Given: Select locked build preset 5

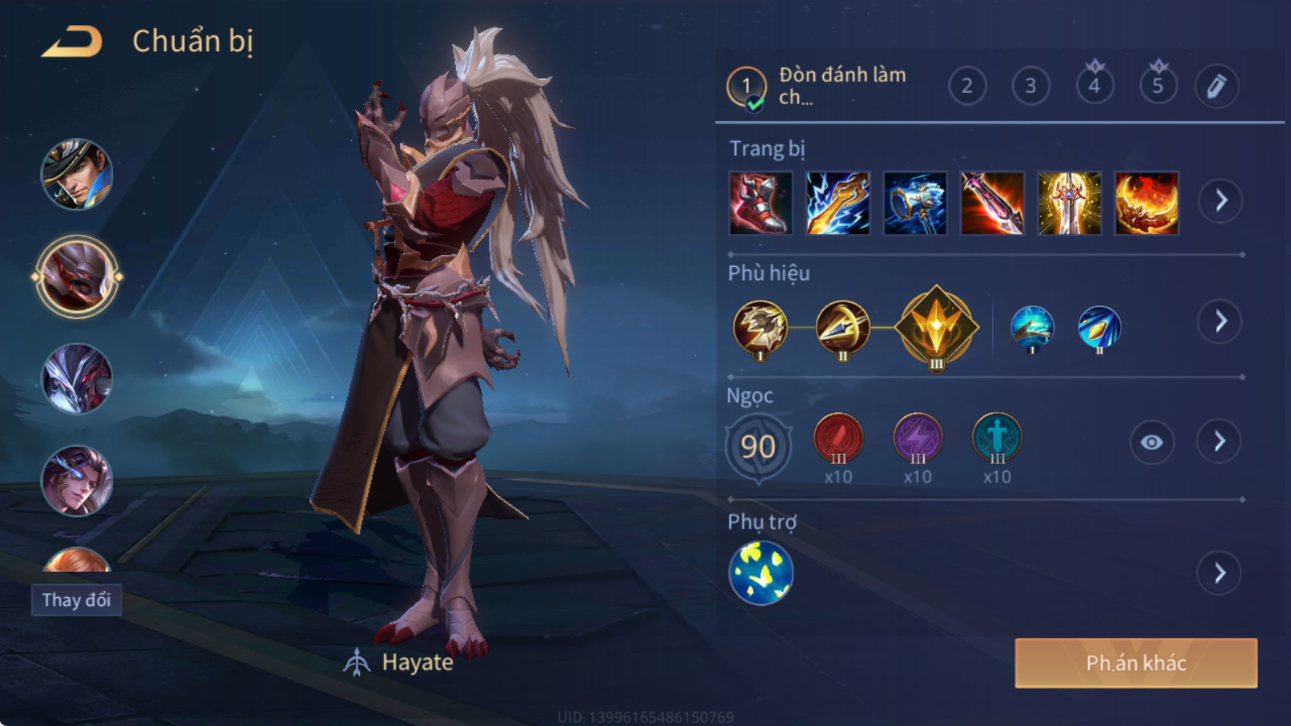Looking at the screenshot, I should pos(1158,86).
